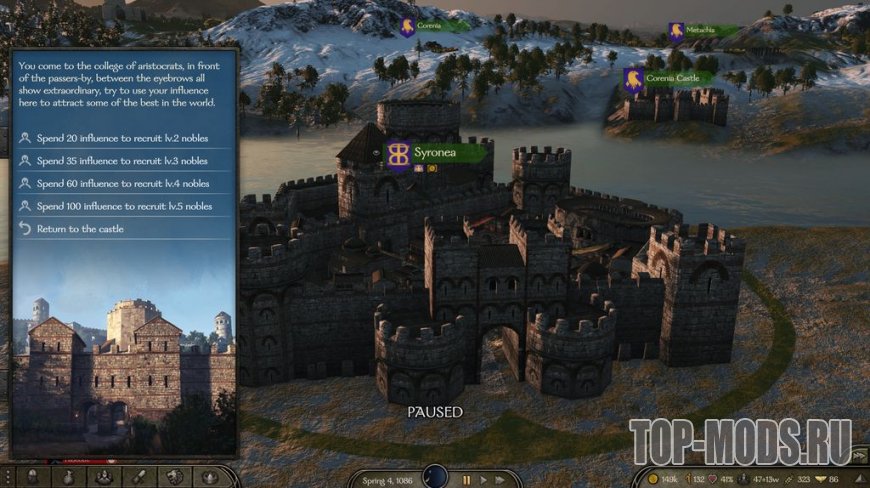Open the character helmet icon menu
870x488 pixels.
33,478
